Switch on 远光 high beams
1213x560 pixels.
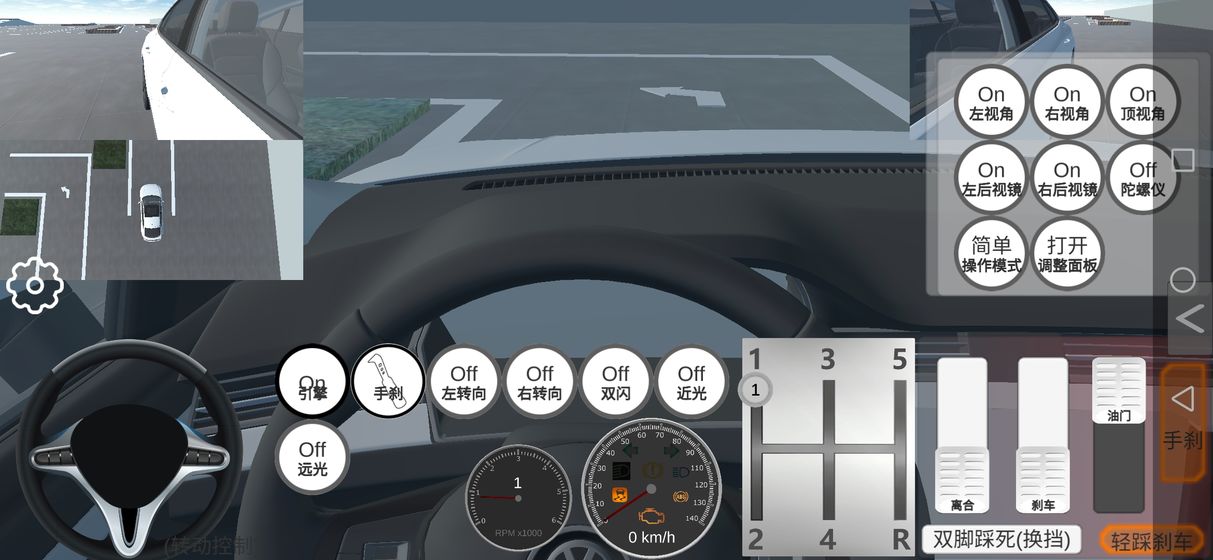pyautogui.click(x=312, y=458)
